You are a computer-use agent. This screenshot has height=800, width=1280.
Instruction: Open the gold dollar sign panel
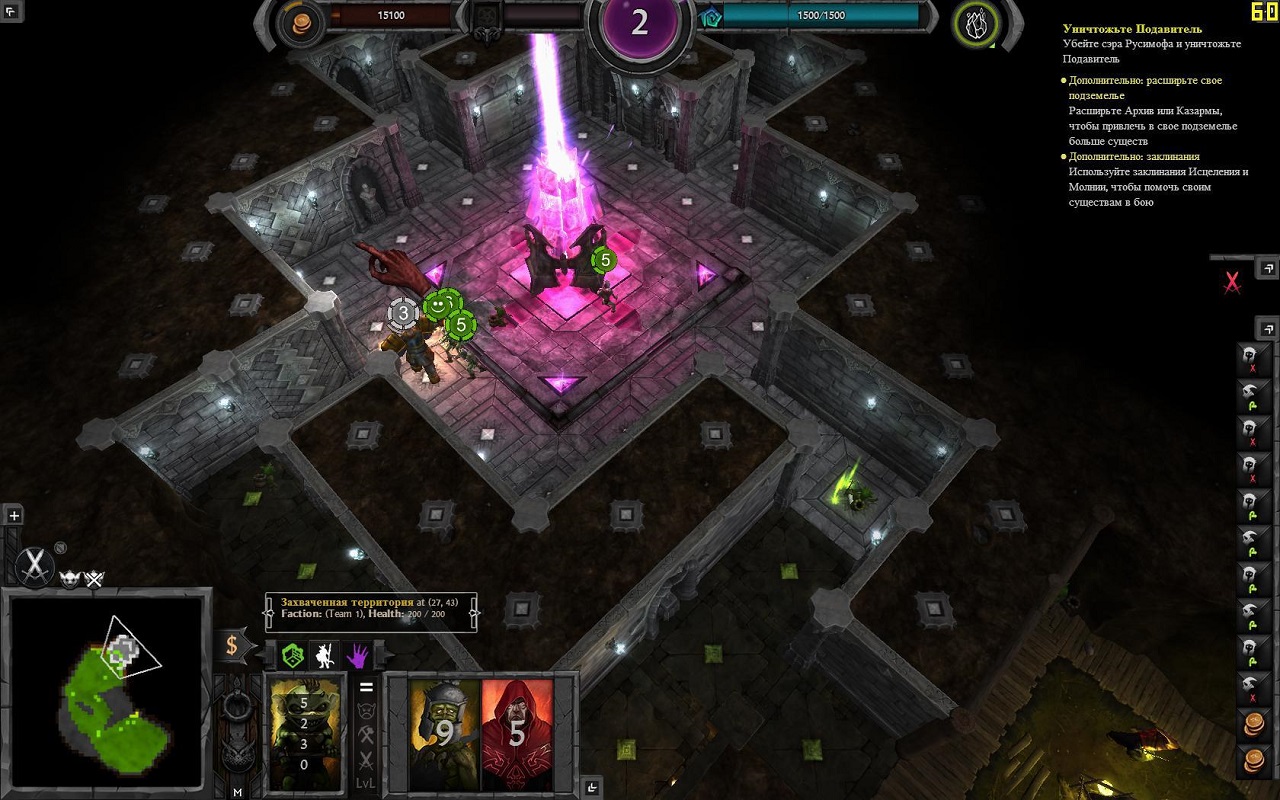232,645
